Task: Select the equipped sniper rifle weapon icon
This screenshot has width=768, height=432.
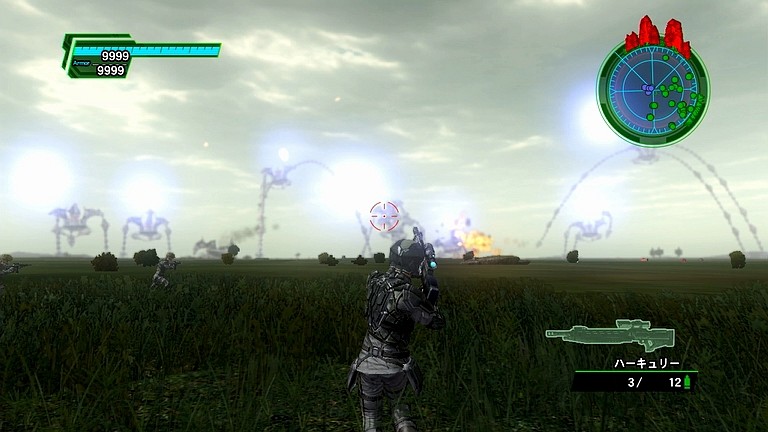Action: 609,335
